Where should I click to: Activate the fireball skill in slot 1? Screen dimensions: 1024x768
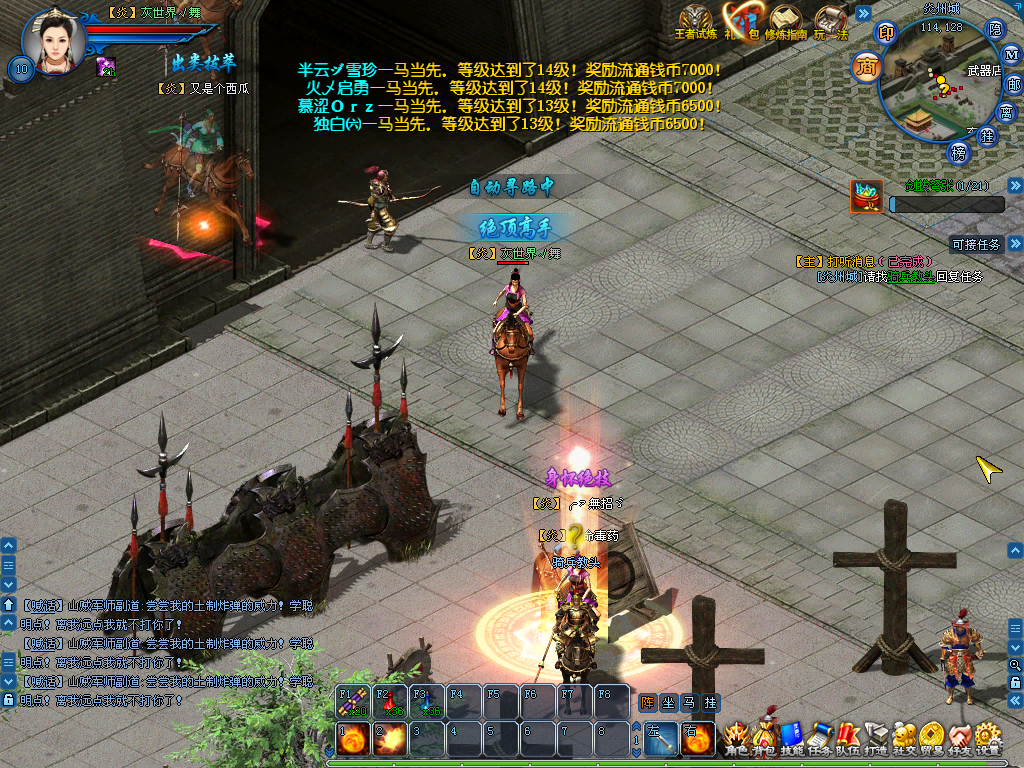(x=349, y=741)
